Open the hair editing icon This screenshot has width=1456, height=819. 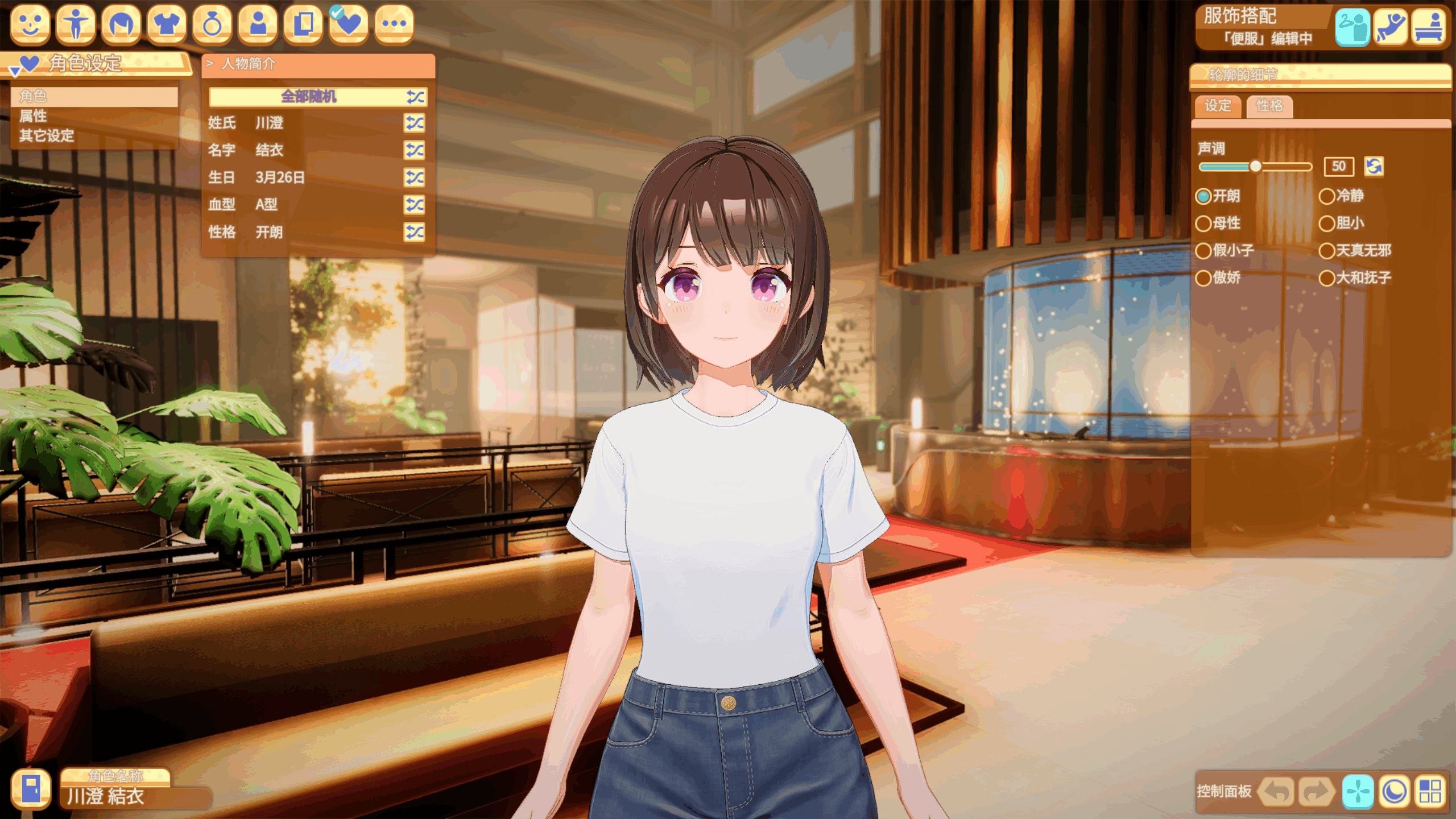122,25
